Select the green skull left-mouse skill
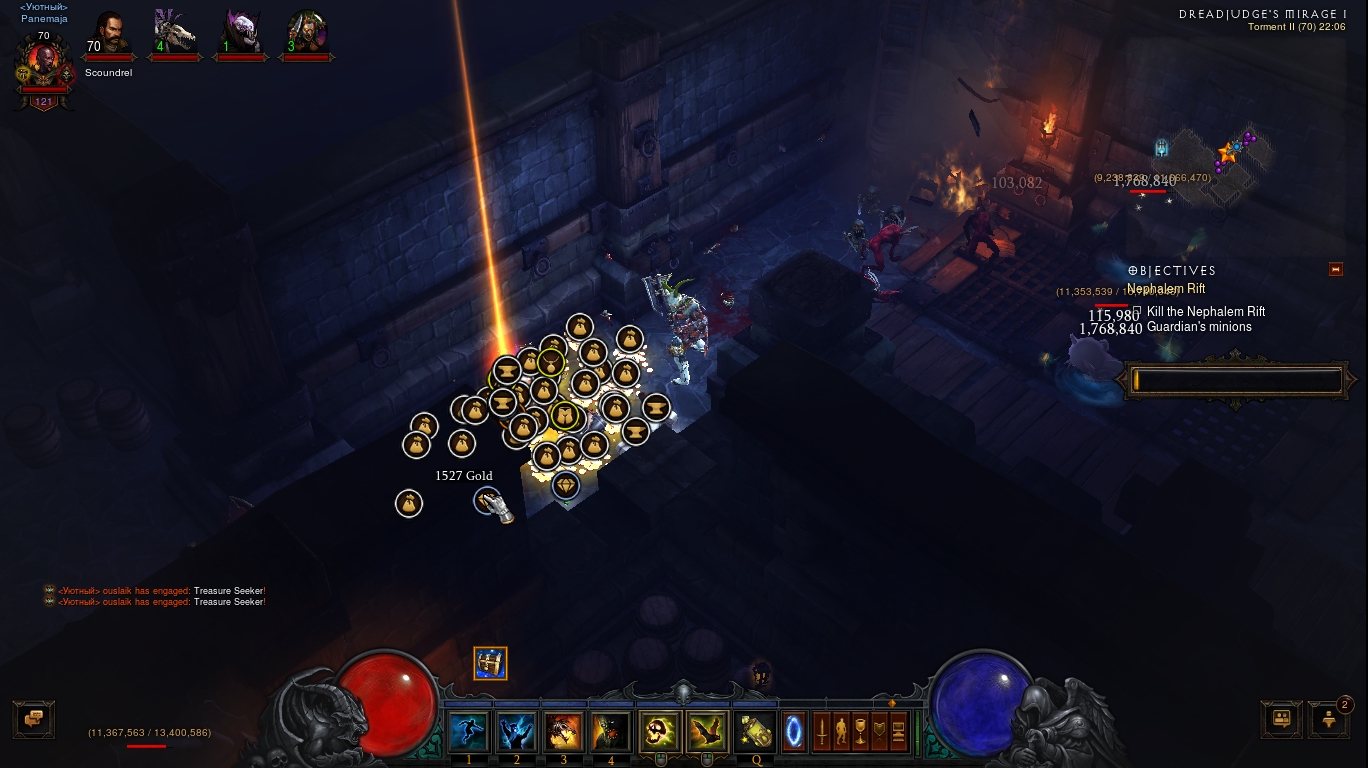This screenshot has width=1368, height=768. tap(660, 732)
